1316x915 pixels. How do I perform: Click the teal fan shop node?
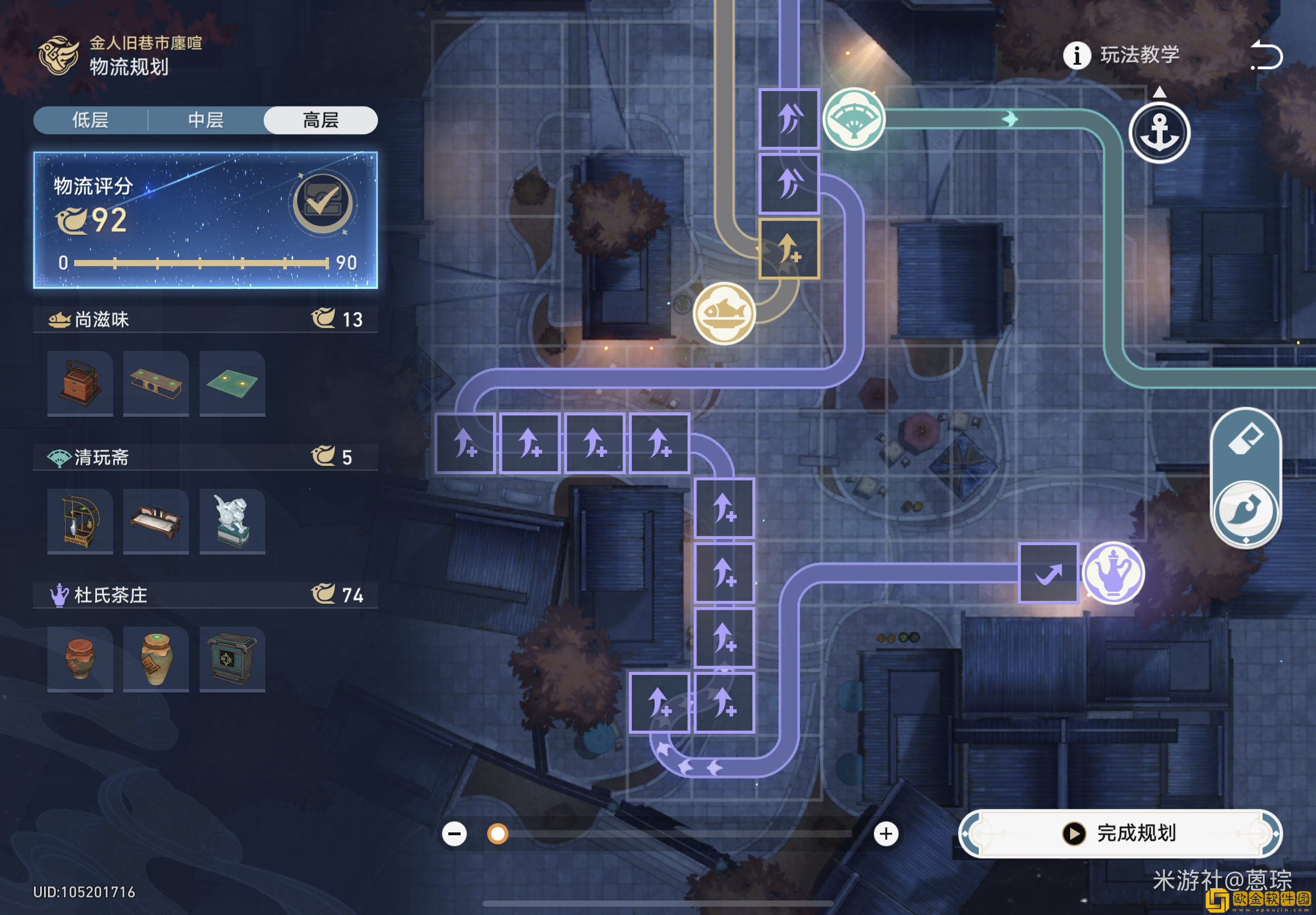click(854, 119)
